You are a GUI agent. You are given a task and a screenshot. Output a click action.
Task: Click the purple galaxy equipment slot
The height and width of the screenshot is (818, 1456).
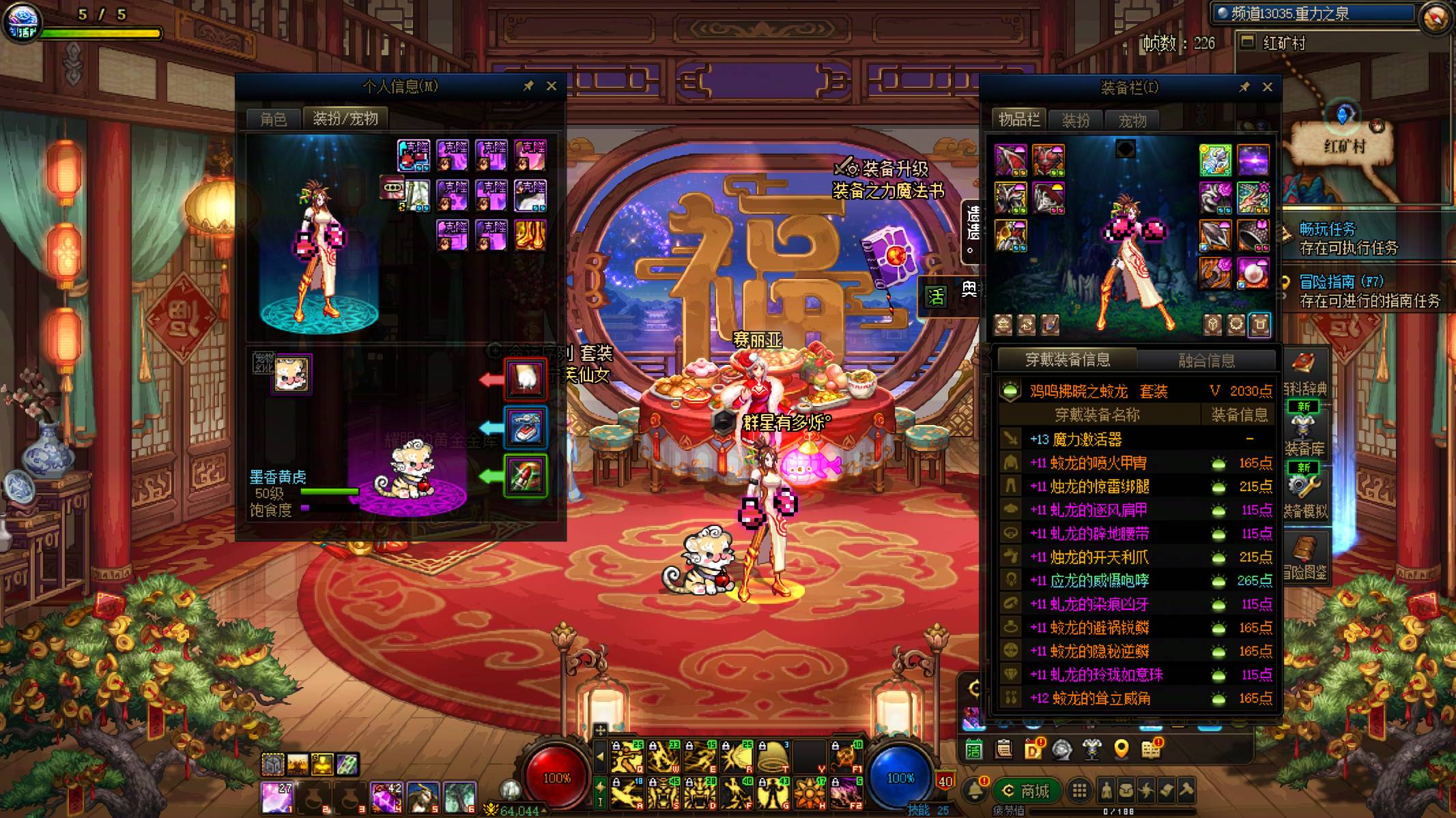[1253, 160]
